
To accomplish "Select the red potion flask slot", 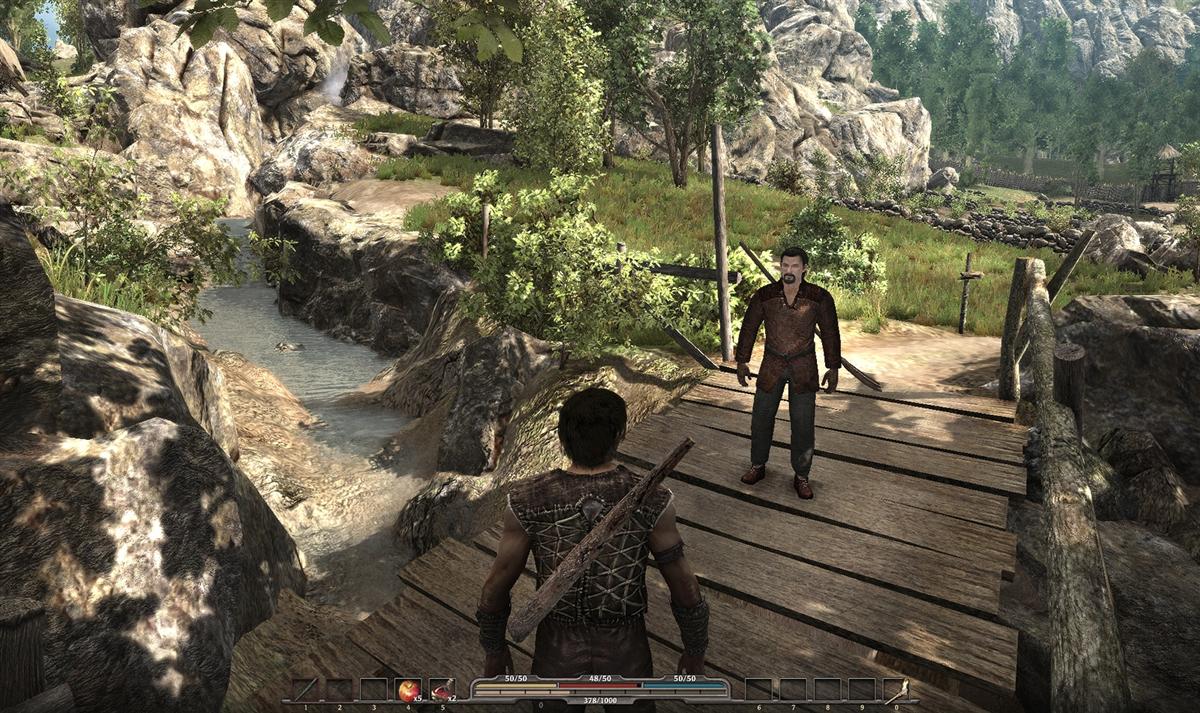I will (x=442, y=689).
